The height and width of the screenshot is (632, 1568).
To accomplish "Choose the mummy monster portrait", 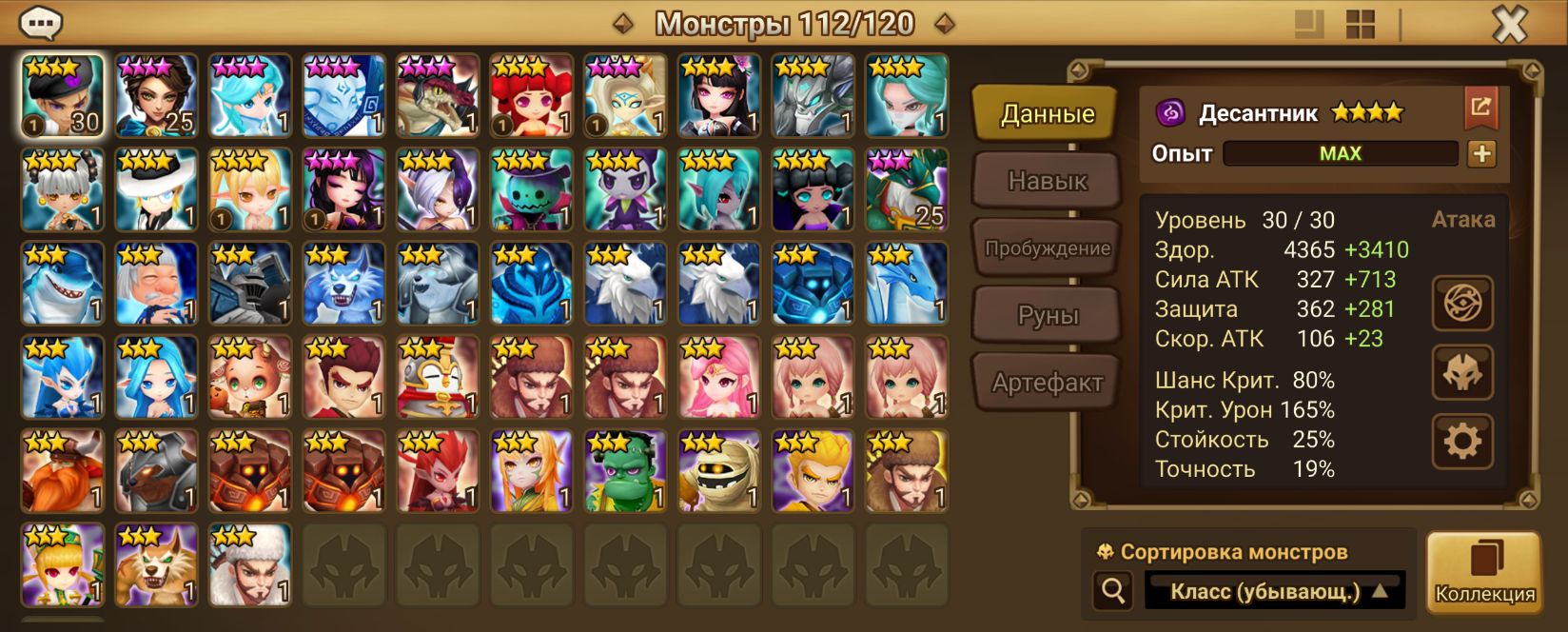I will (x=718, y=470).
